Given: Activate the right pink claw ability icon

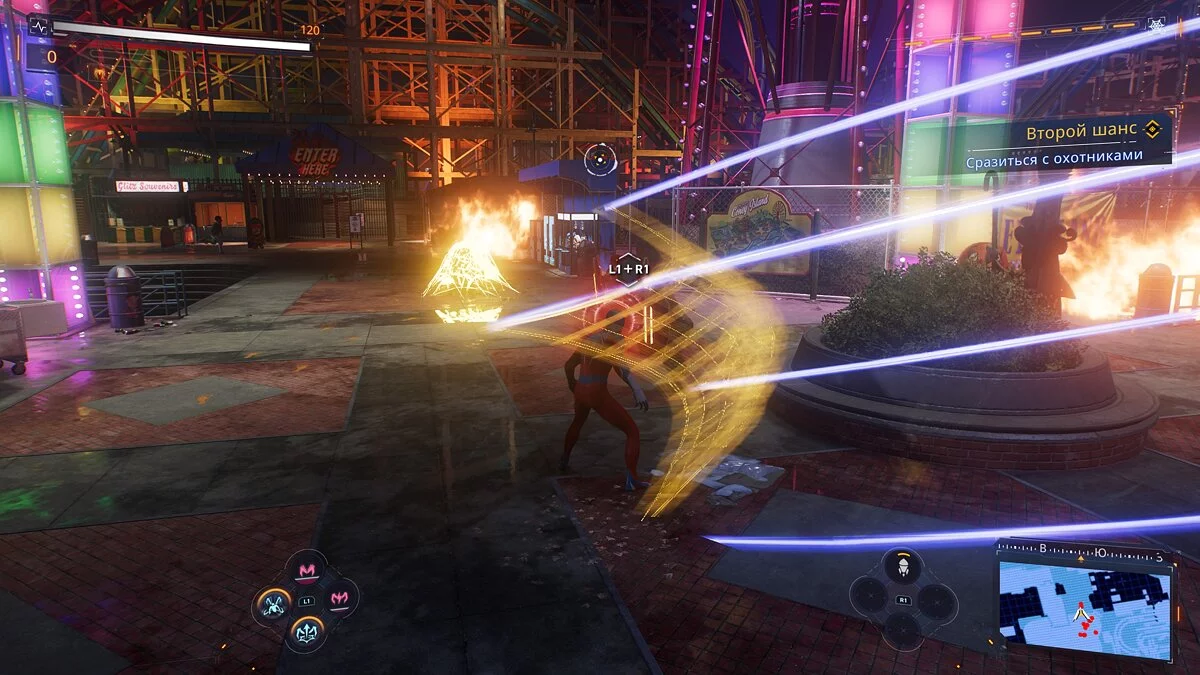Looking at the screenshot, I should [340, 598].
